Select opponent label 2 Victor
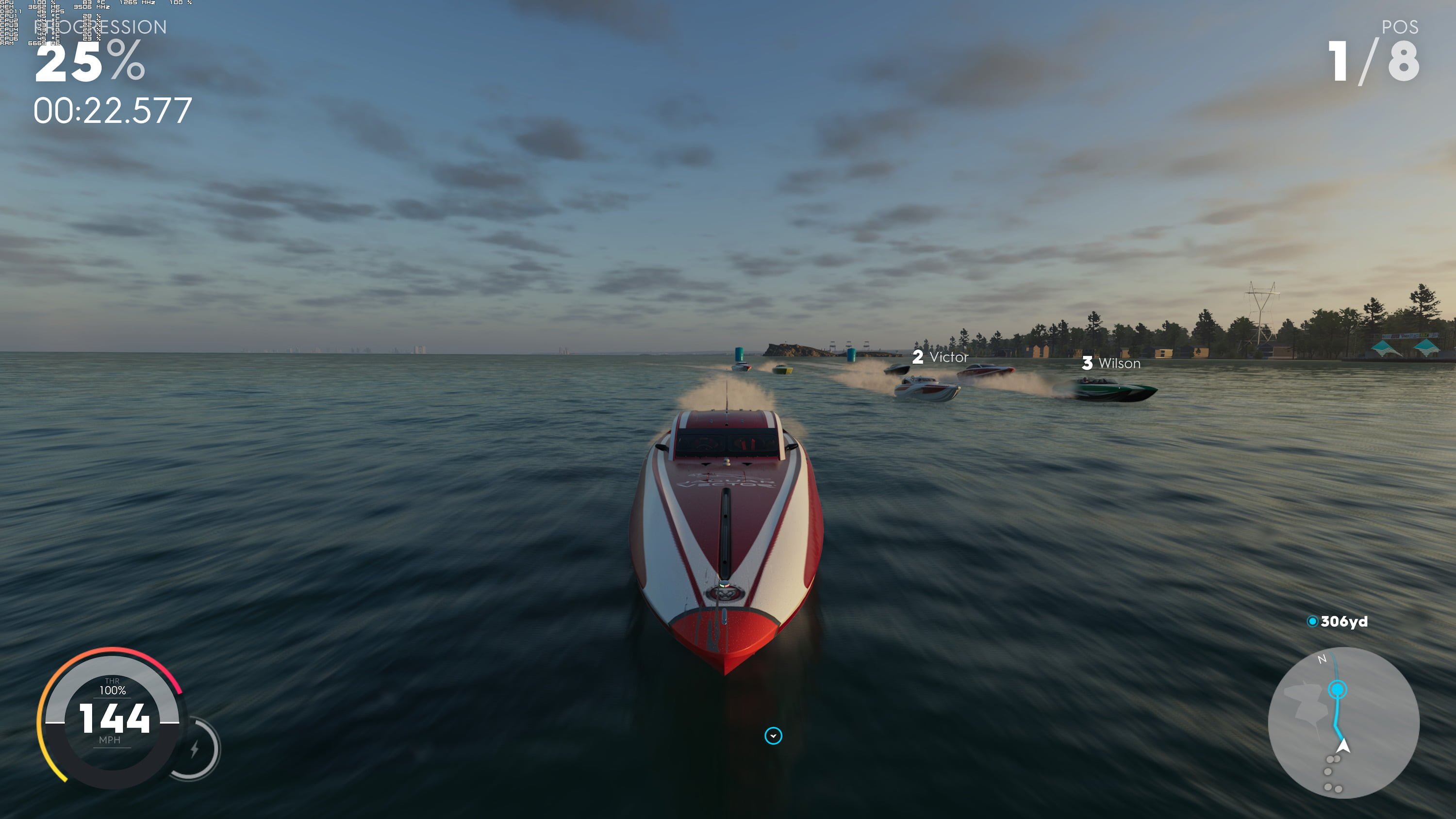Image resolution: width=1456 pixels, height=819 pixels. 940,357
